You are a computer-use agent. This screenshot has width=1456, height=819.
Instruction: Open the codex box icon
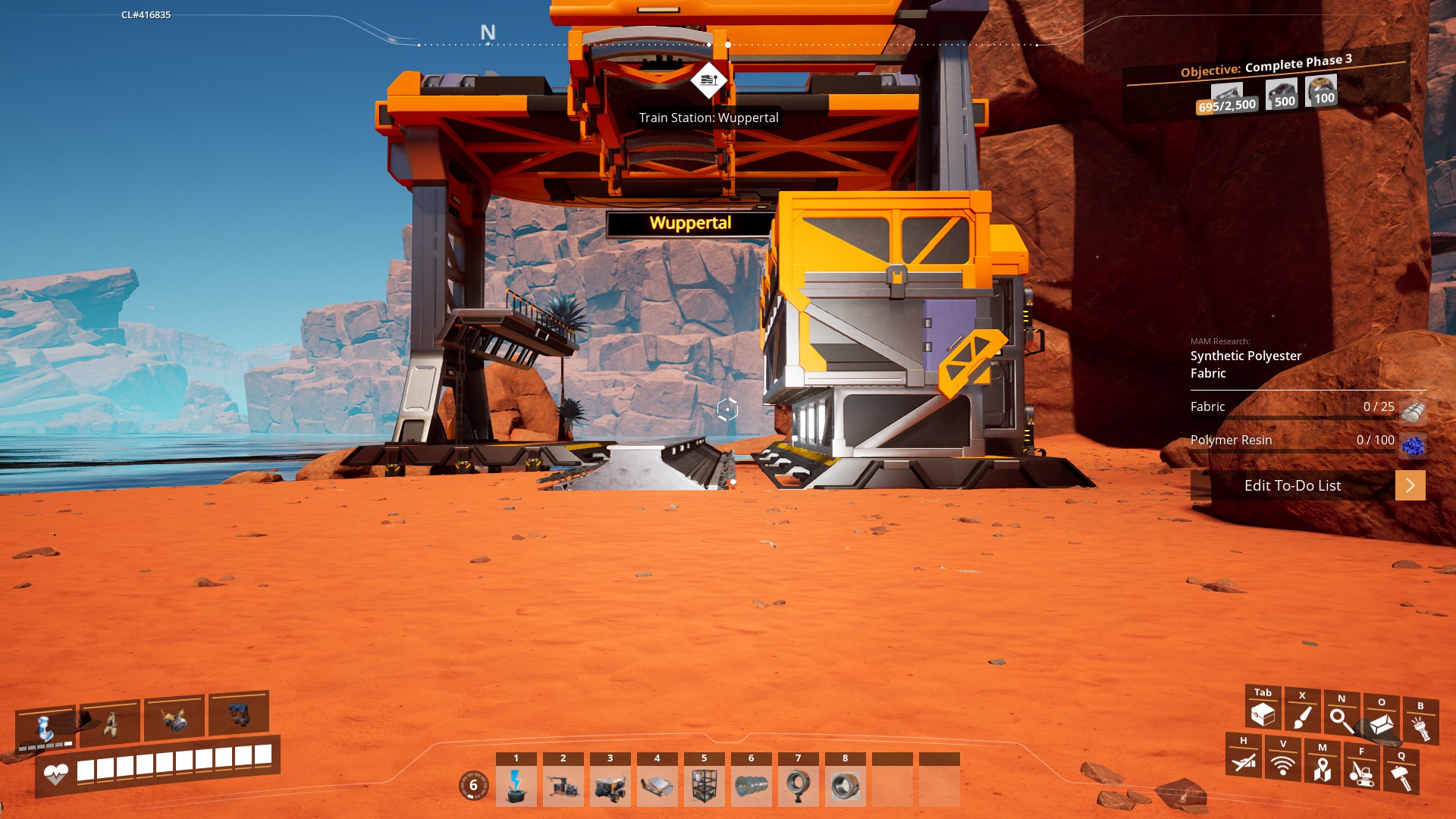click(x=1381, y=723)
